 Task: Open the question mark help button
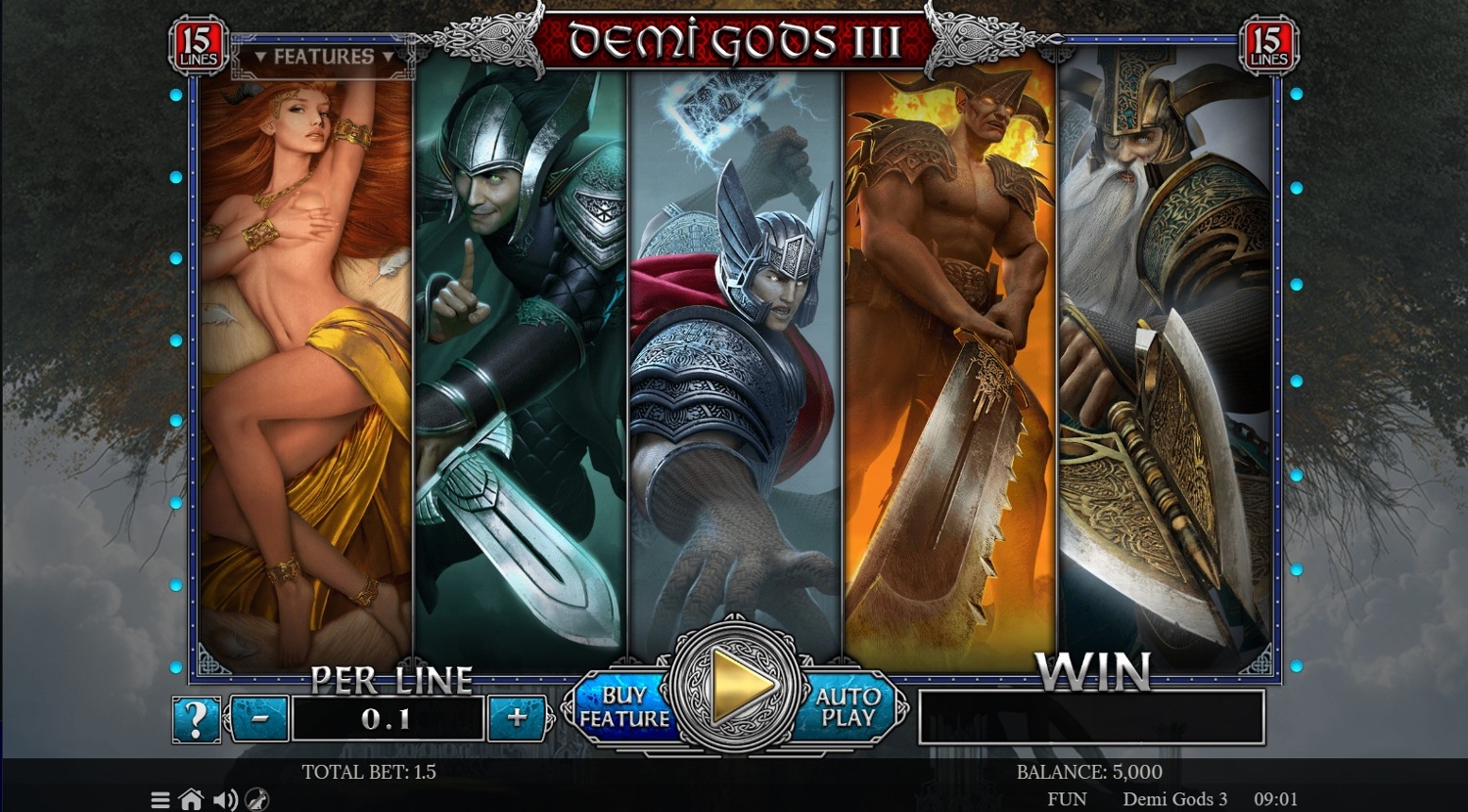coord(196,719)
